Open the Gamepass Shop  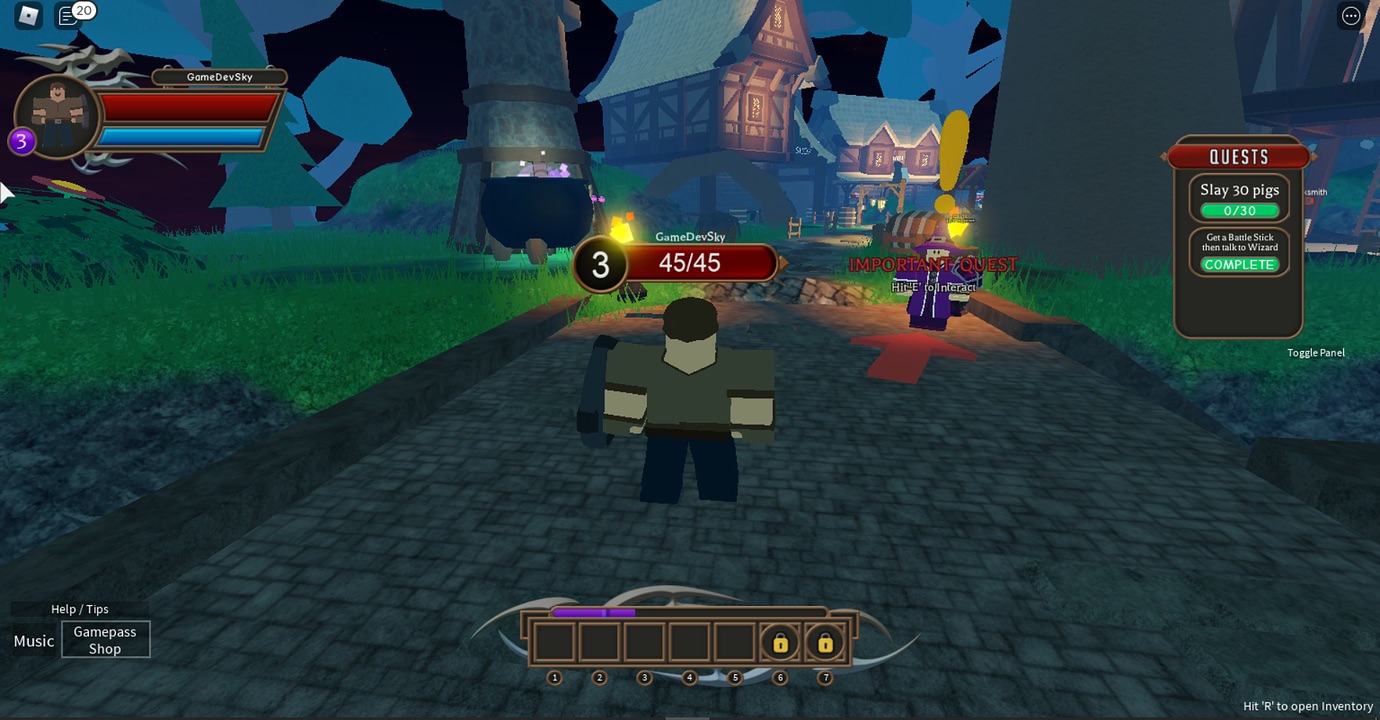pos(105,640)
